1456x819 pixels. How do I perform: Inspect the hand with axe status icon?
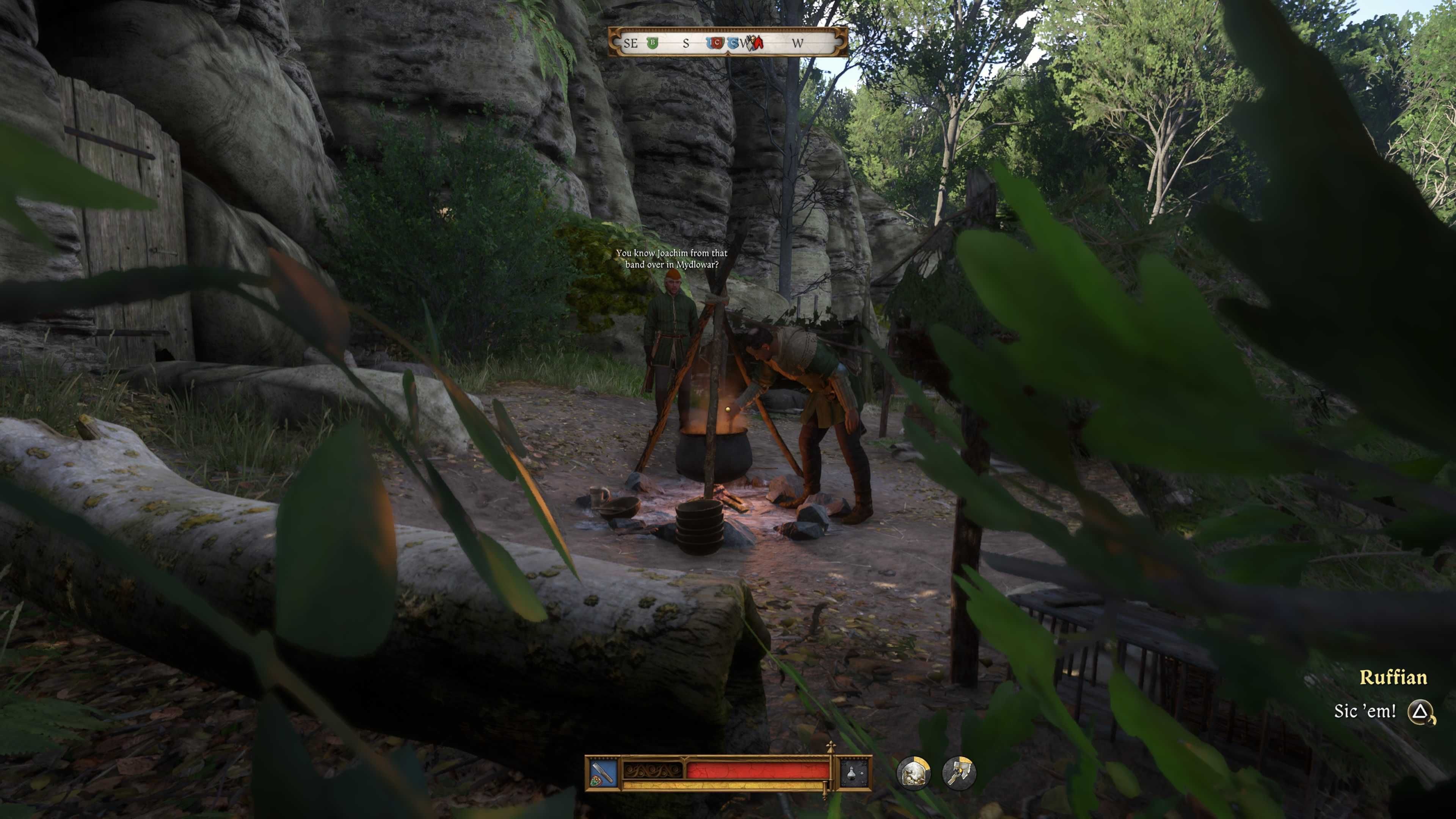[x=959, y=773]
